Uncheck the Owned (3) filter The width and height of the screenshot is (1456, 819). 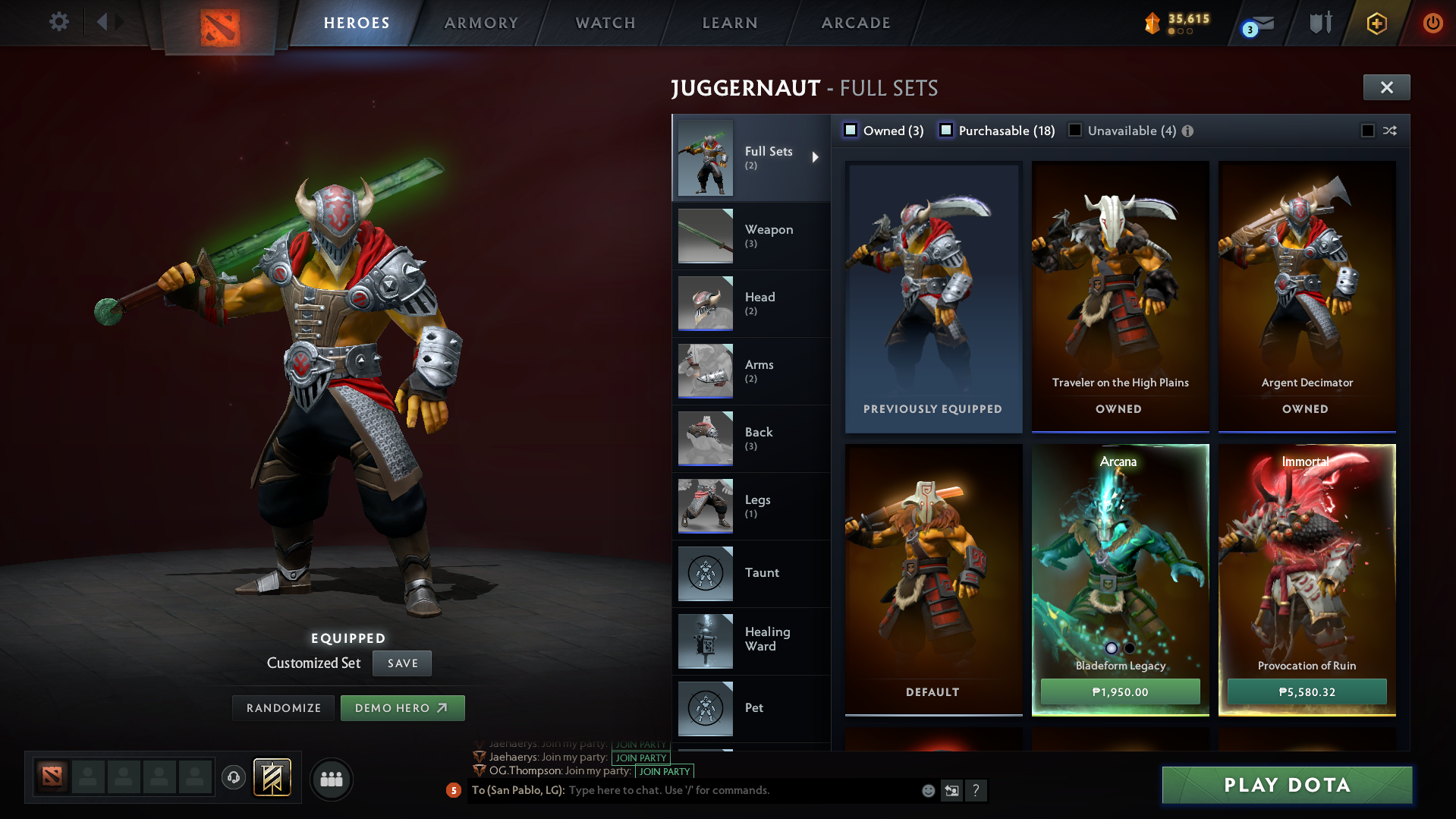(x=851, y=130)
